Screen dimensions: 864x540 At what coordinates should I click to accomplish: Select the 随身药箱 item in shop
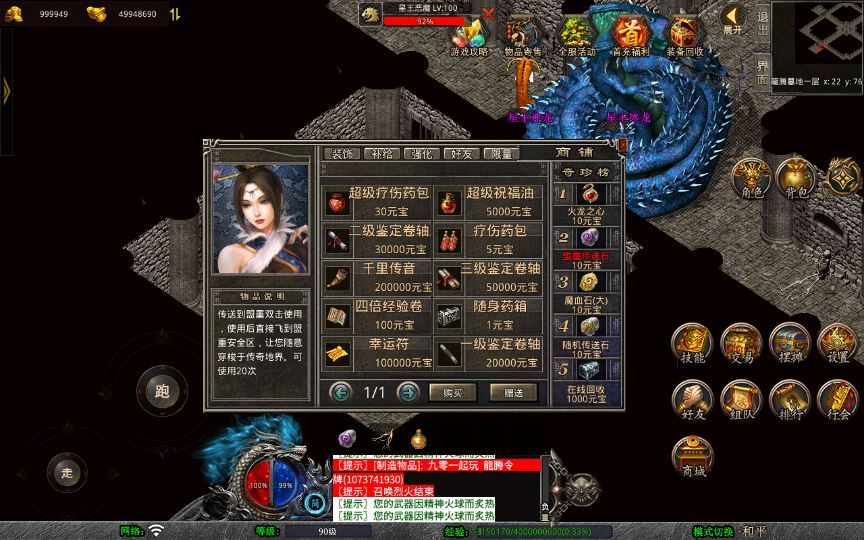490,314
